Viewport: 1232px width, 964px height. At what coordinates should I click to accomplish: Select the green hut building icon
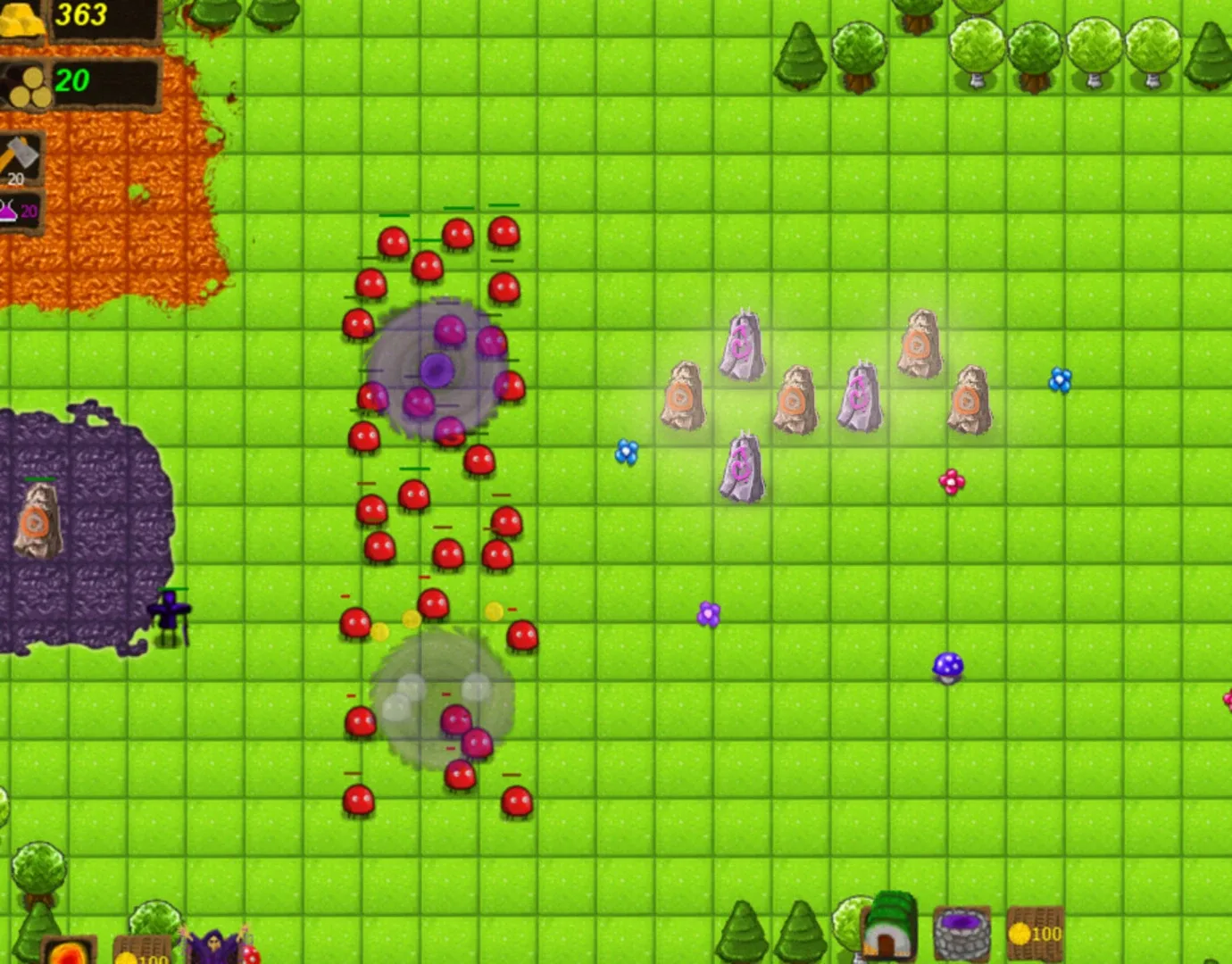pos(888,933)
